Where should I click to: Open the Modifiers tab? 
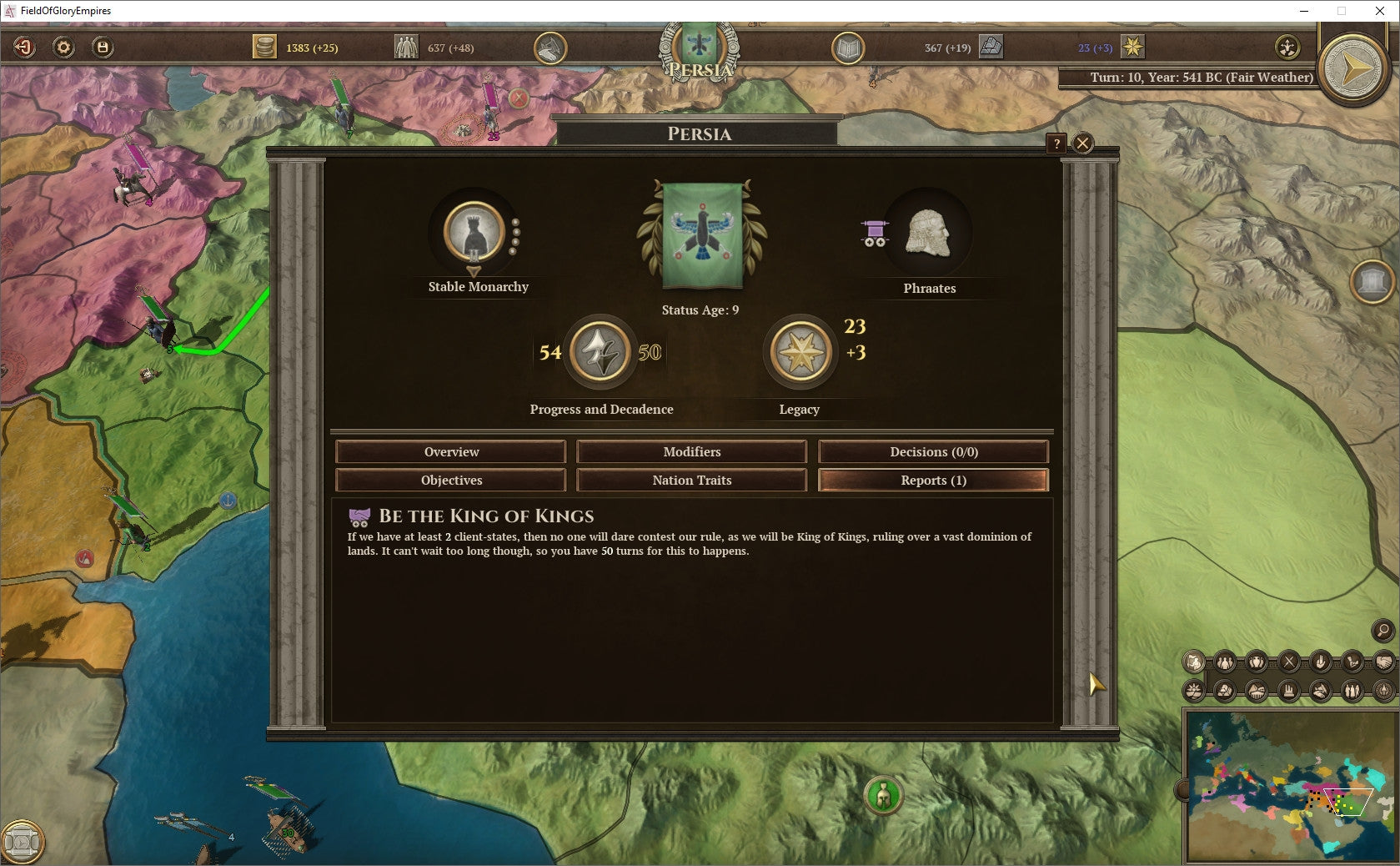691,451
